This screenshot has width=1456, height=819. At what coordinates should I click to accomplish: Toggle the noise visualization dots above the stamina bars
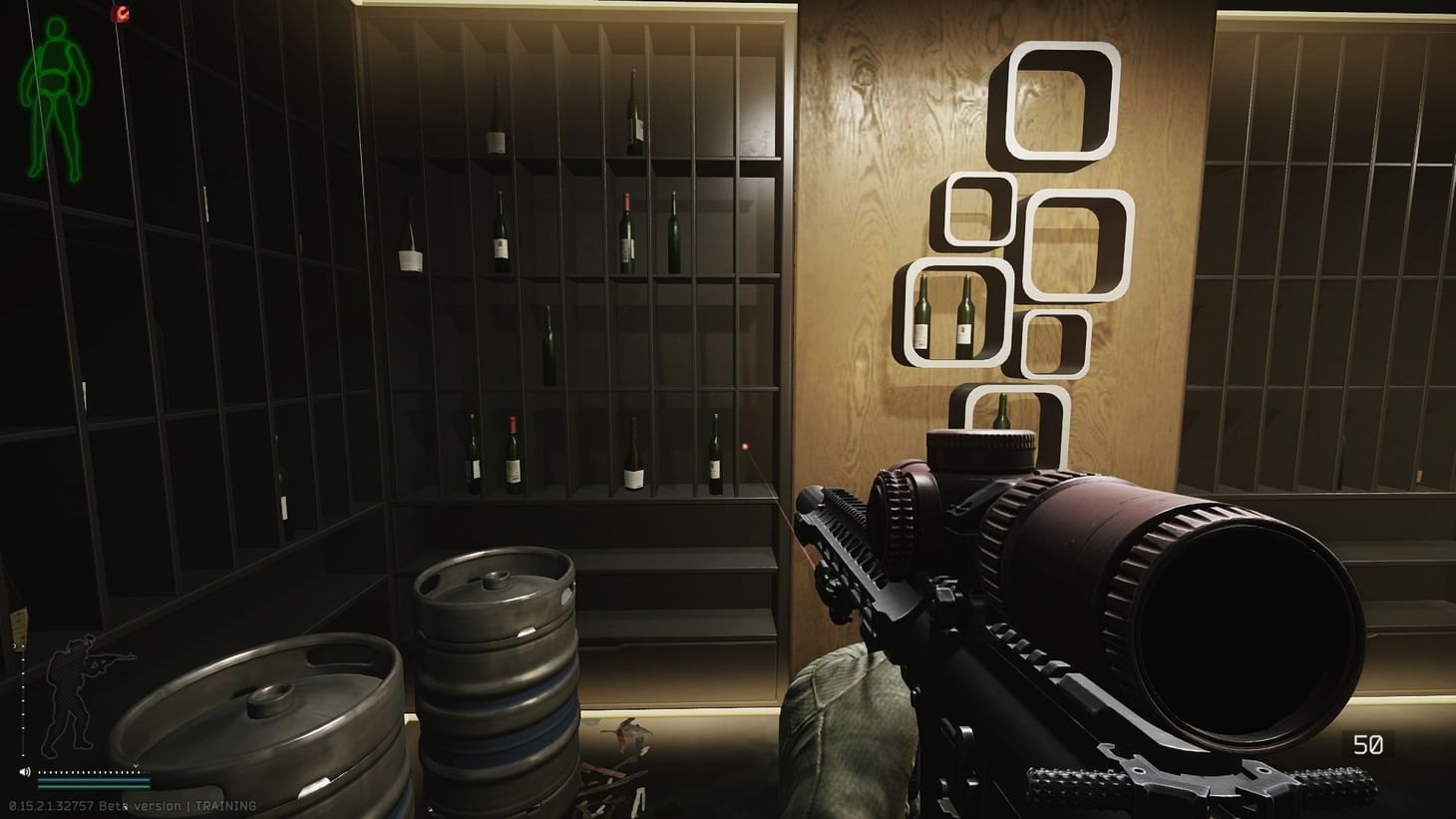(90, 773)
